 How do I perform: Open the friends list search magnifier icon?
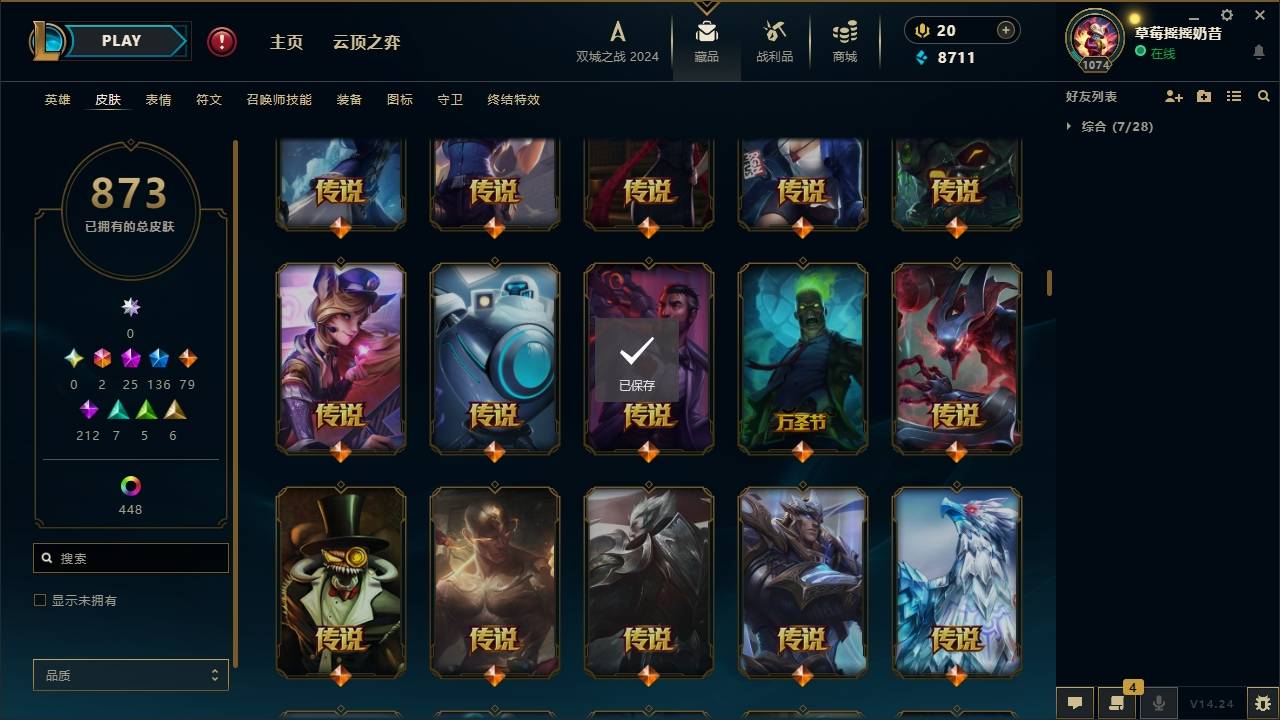coord(1264,96)
